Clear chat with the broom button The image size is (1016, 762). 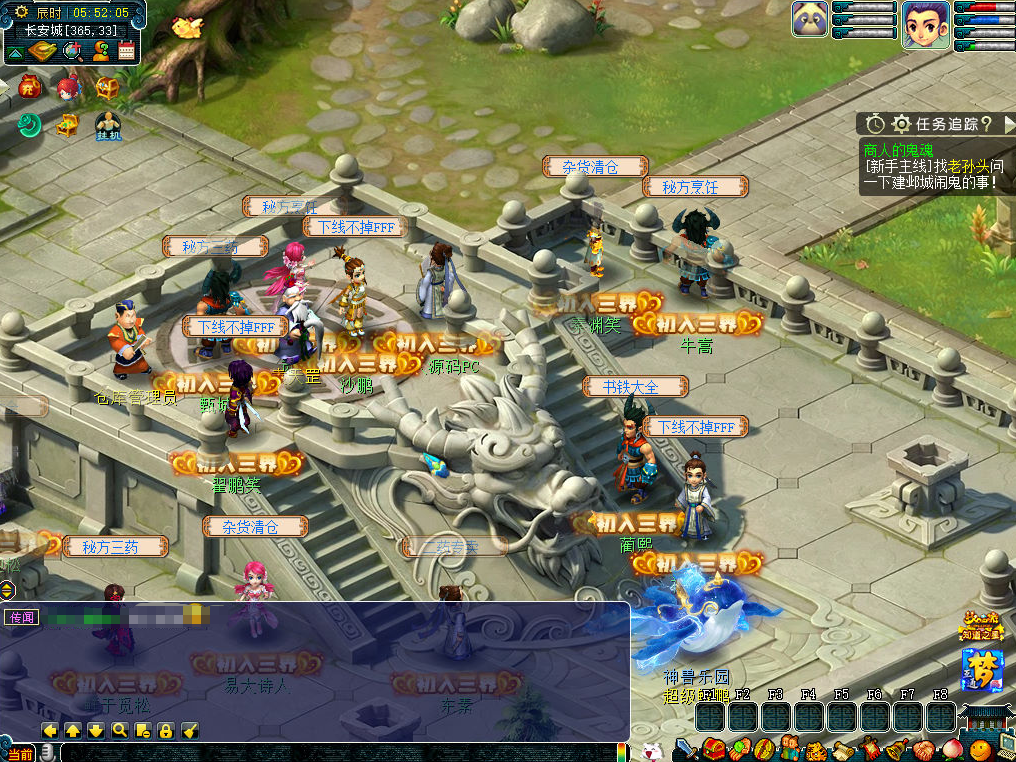pos(190,731)
